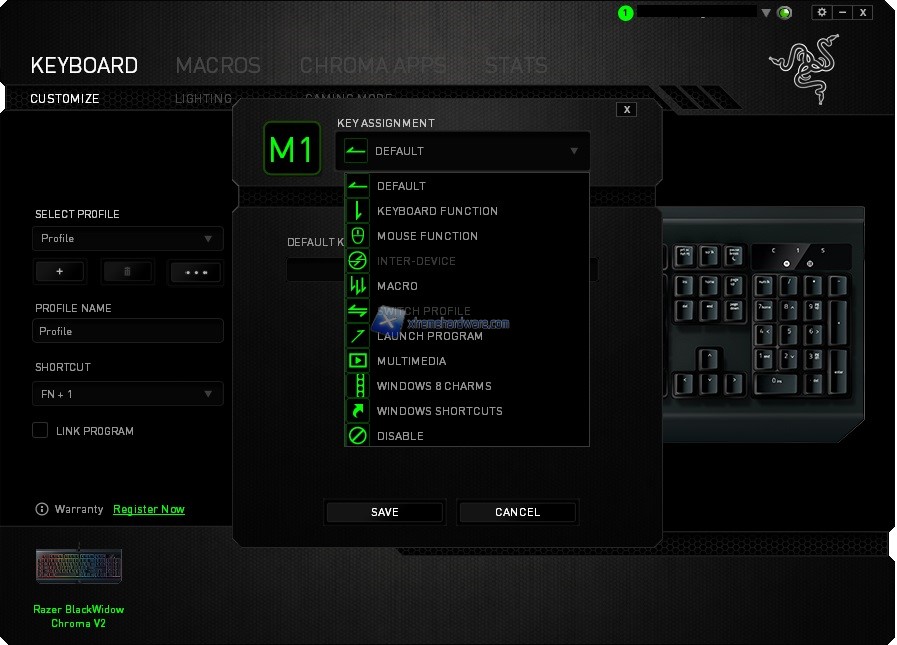The width and height of the screenshot is (897, 645).
Task: Open the Shortcut FN + 1 dropdown
Action: coord(128,394)
